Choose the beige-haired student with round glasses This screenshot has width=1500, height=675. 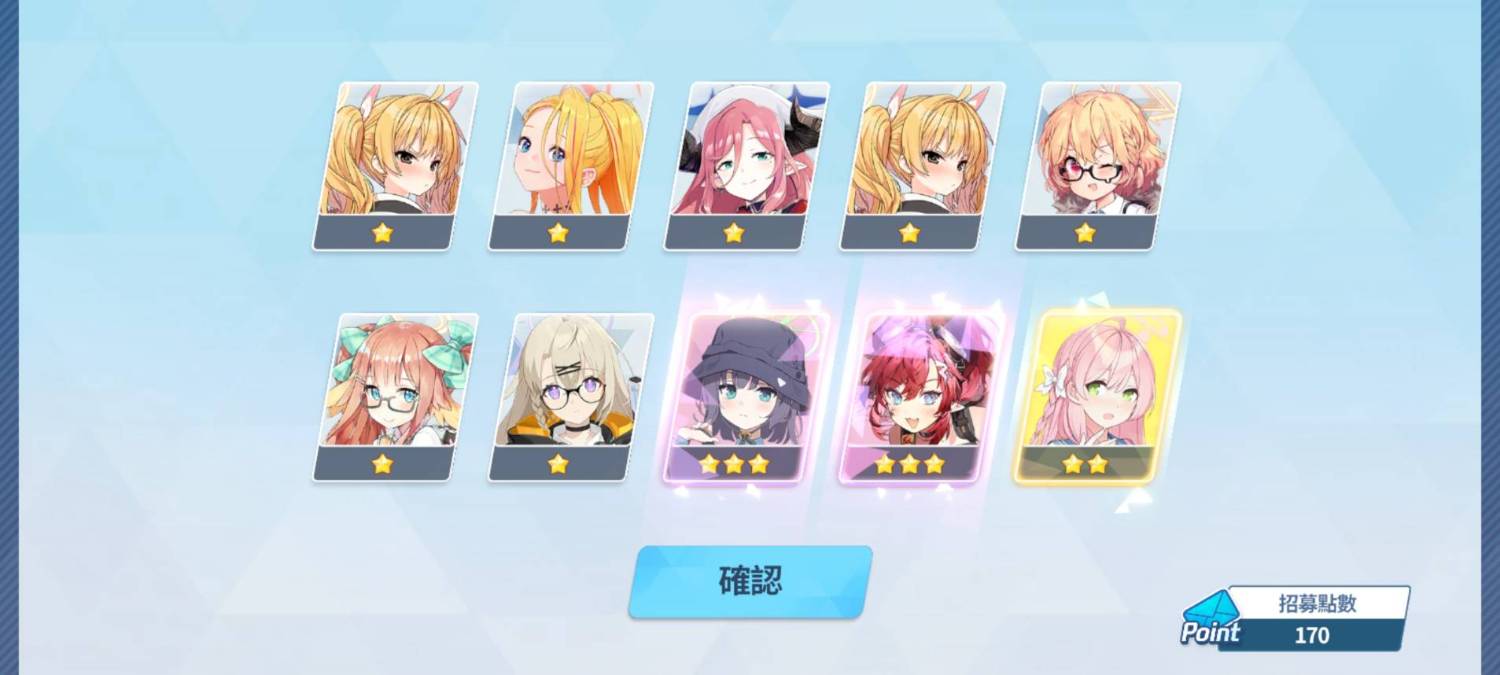571,396
